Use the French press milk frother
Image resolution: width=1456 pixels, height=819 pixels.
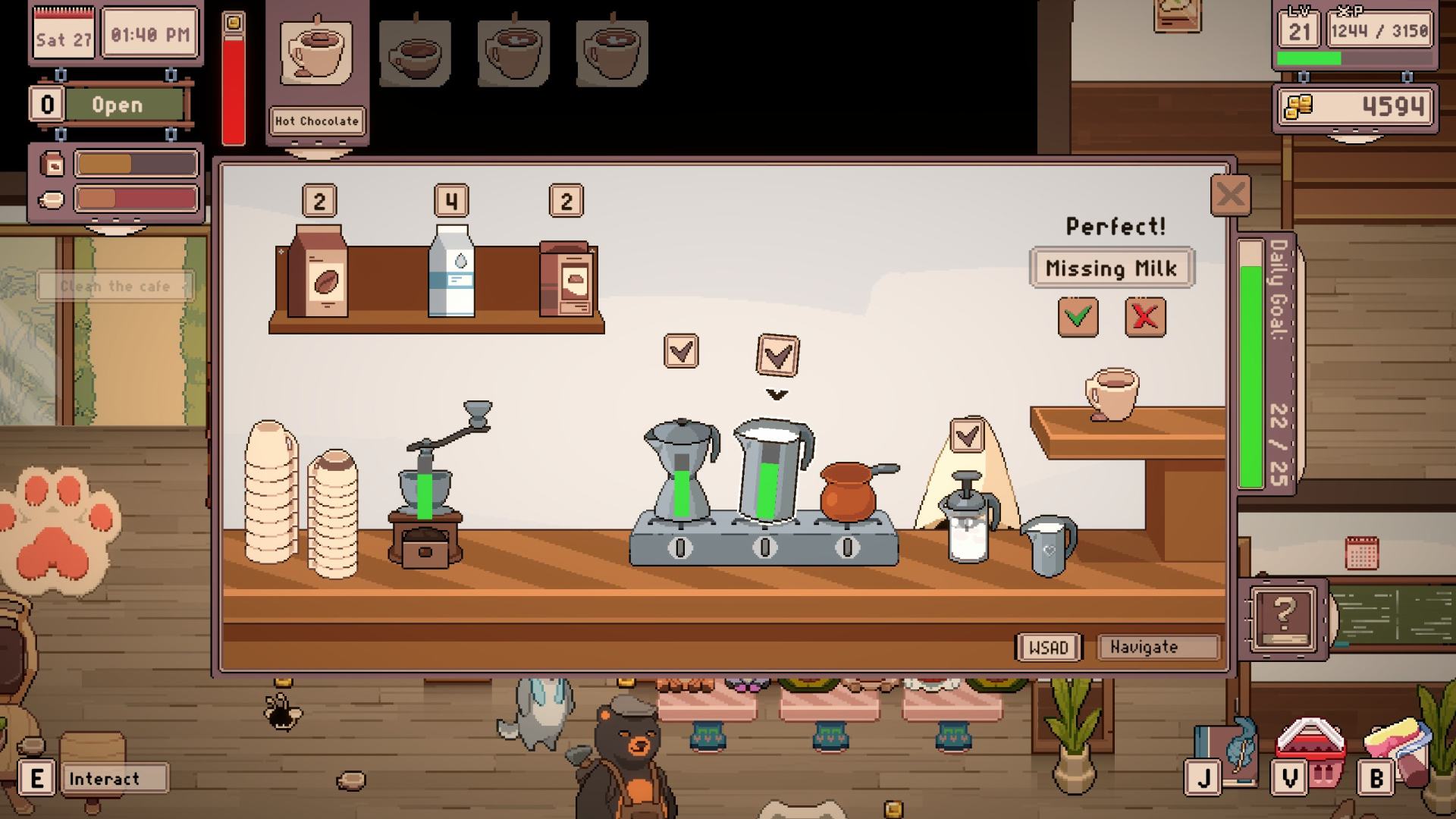(x=967, y=519)
